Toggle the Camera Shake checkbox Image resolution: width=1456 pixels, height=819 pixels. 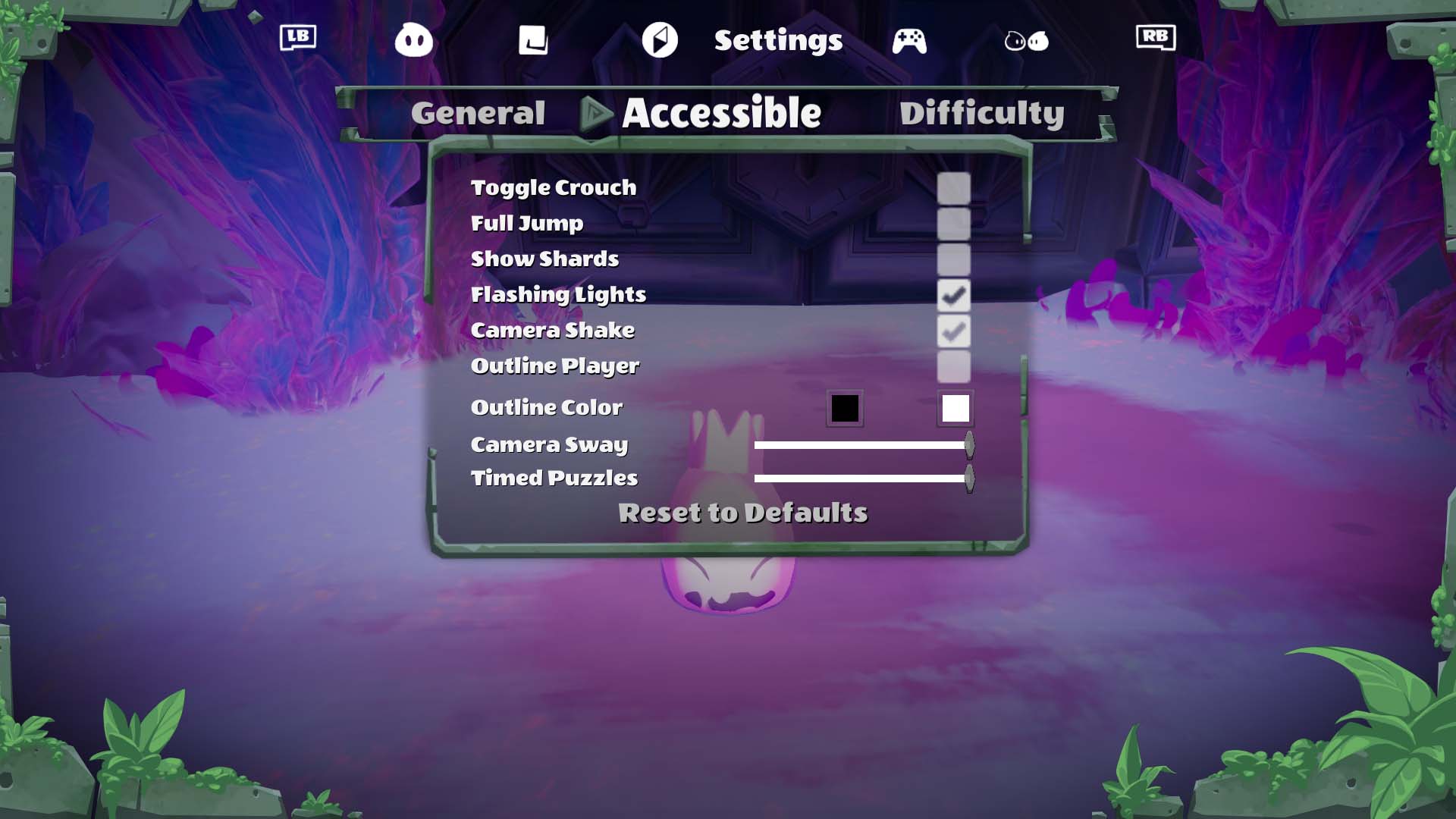point(953,331)
